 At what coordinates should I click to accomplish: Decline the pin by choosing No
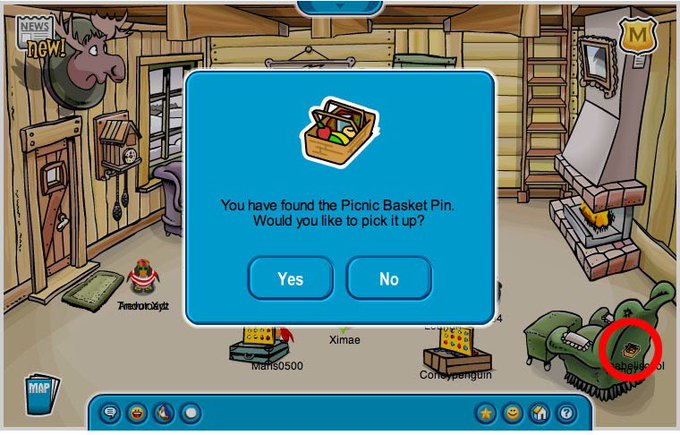389,278
